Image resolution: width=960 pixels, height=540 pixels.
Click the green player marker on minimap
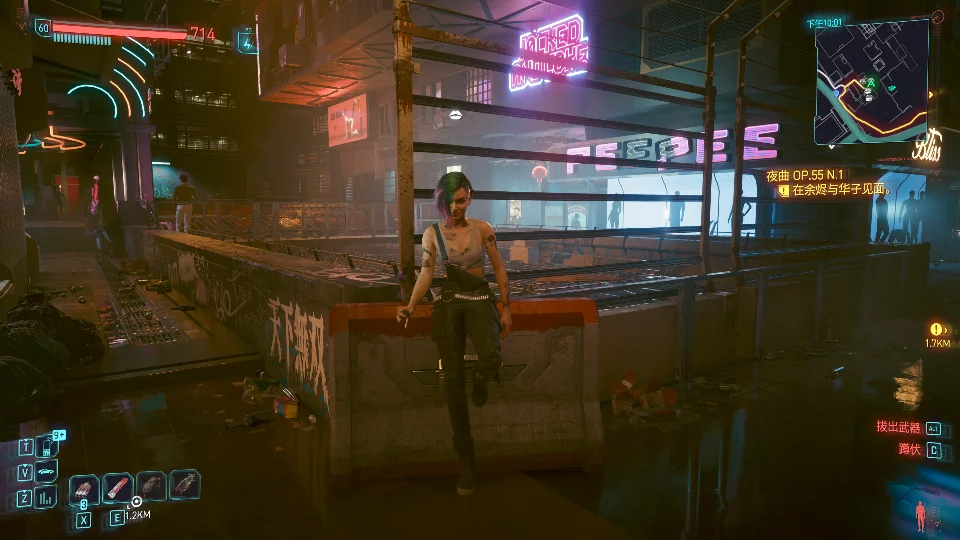tap(871, 83)
